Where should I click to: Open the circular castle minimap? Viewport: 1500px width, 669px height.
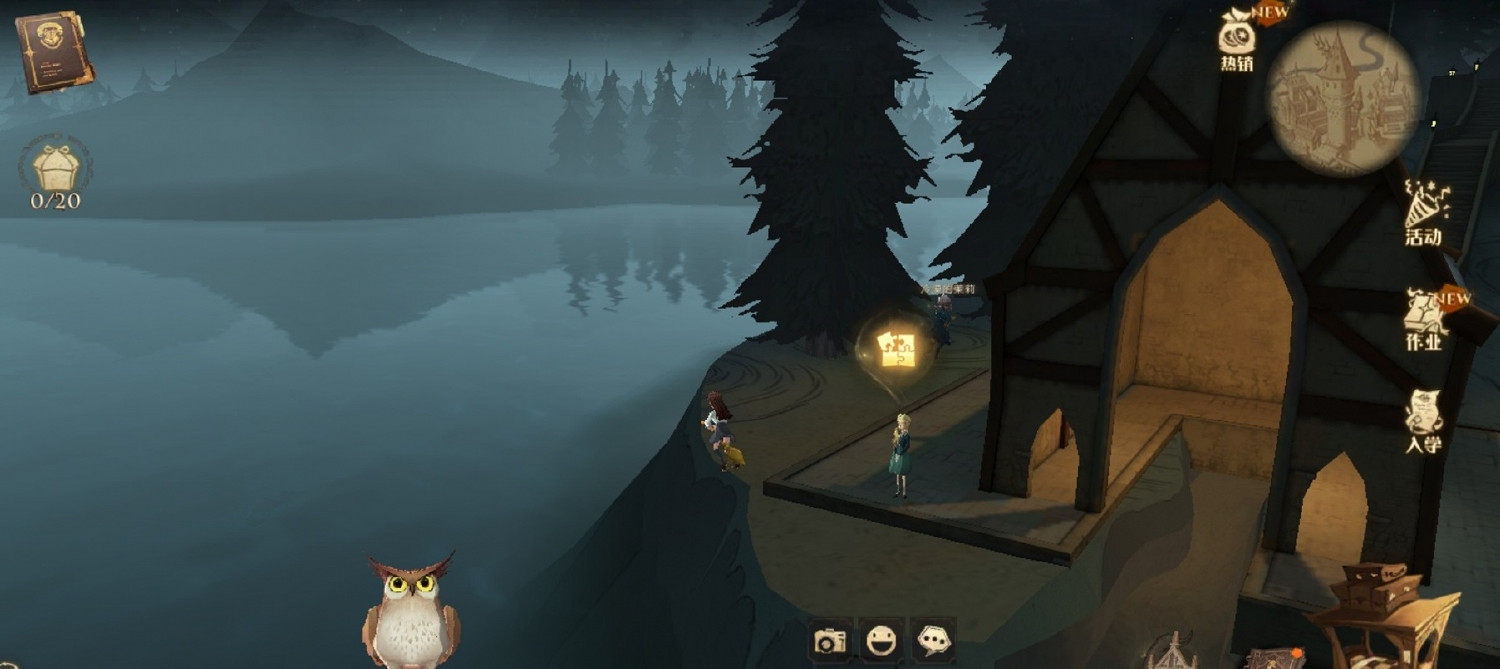point(1343,97)
